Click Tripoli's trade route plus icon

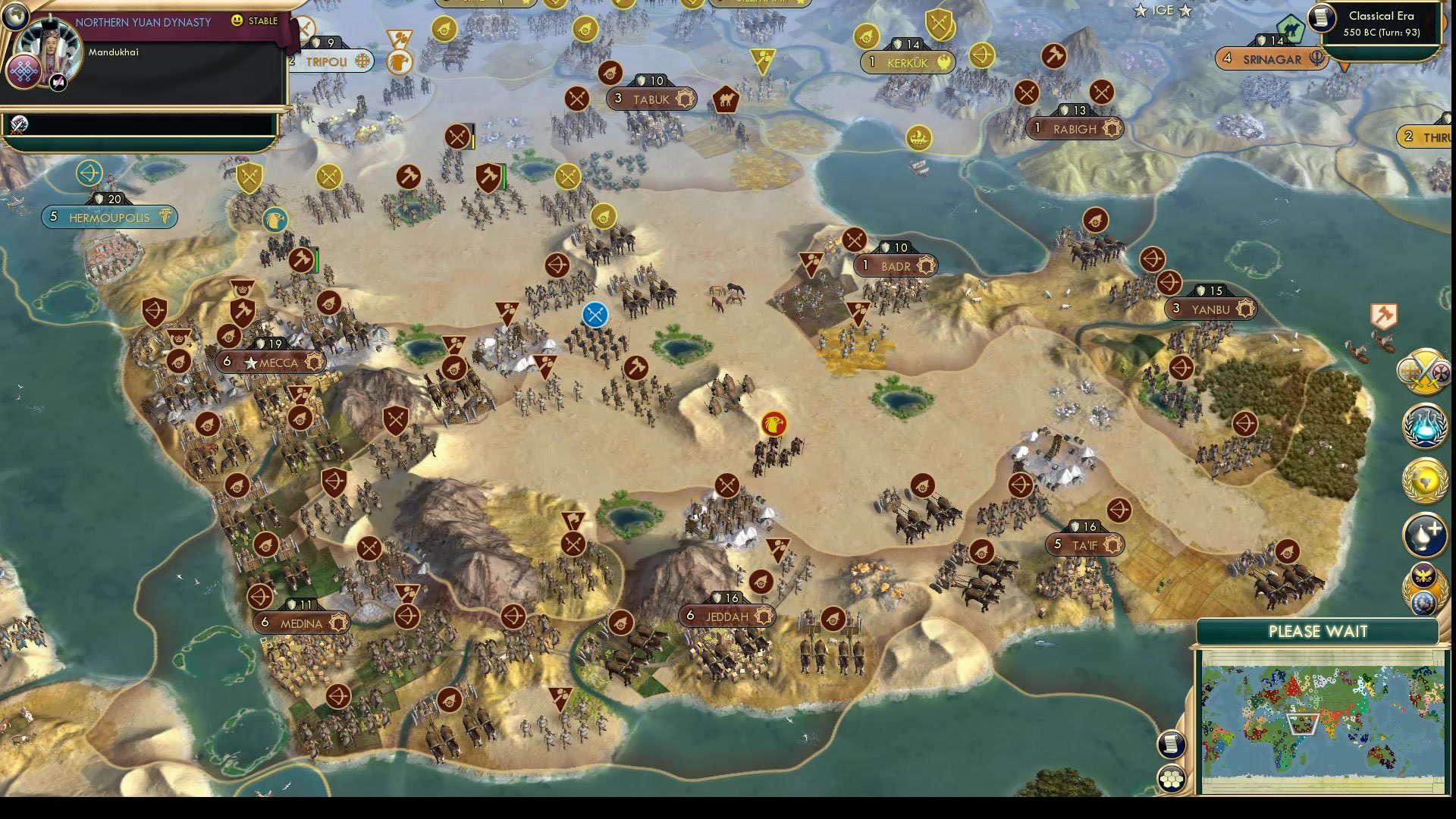click(362, 62)
